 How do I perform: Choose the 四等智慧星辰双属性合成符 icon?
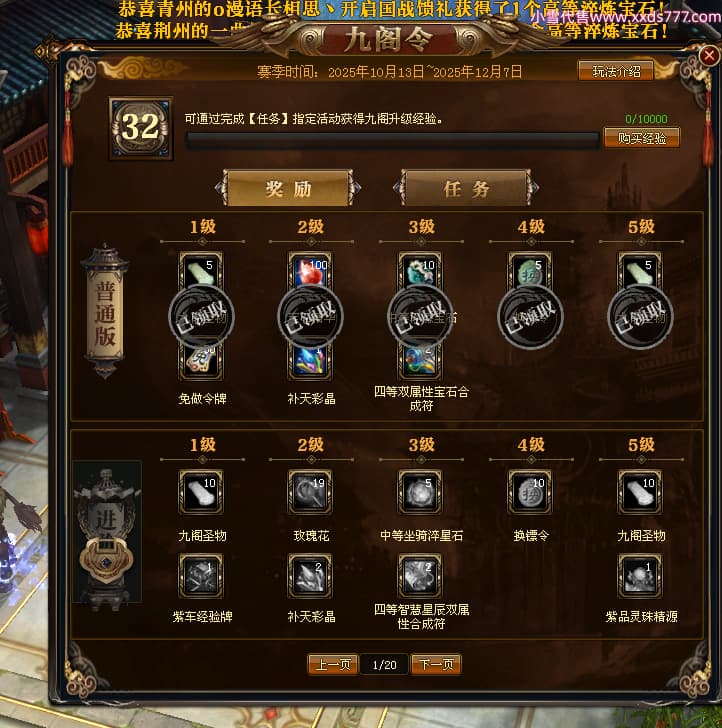click(x=420, y=575)
